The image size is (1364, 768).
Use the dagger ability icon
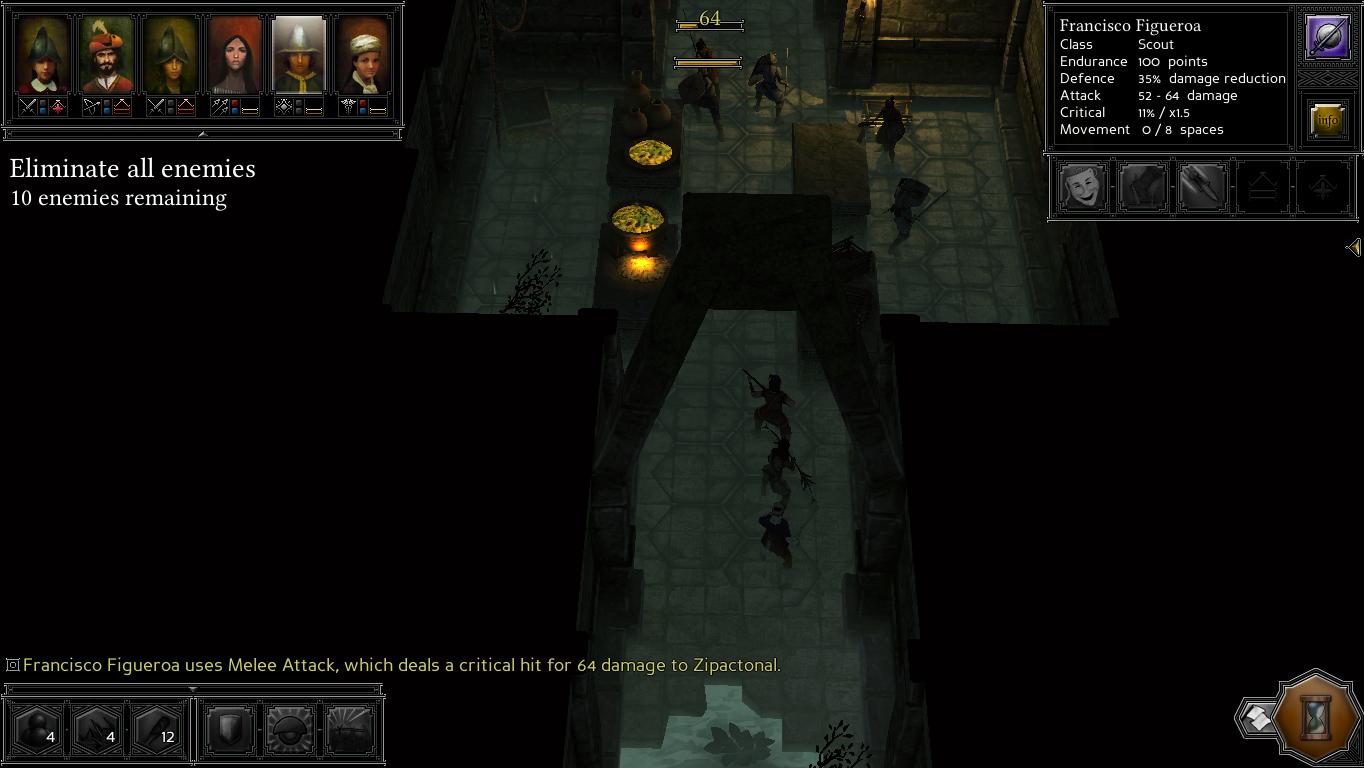(1203, 187)
